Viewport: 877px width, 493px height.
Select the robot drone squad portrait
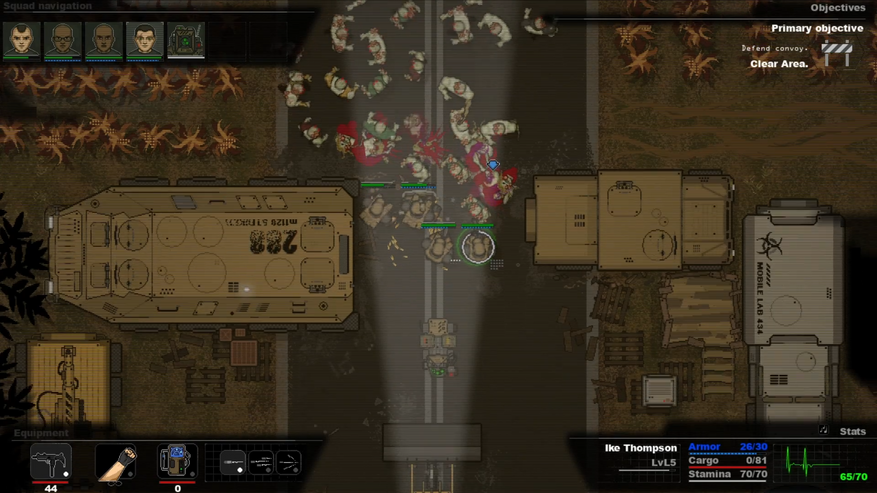coord(185,40)
